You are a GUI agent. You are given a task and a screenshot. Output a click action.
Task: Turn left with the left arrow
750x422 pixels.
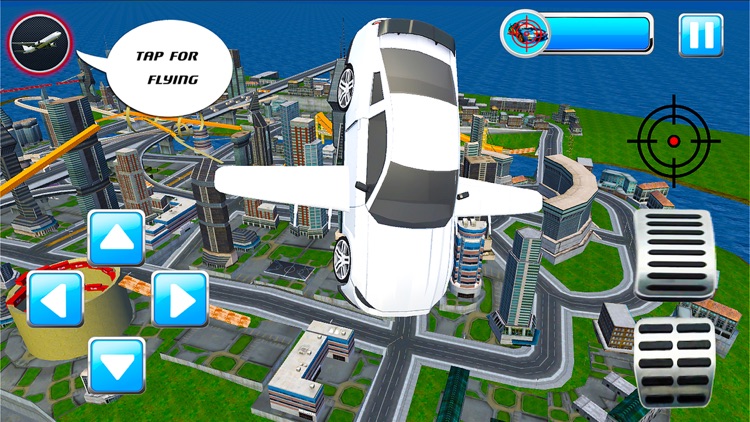(x=55, y=299)
